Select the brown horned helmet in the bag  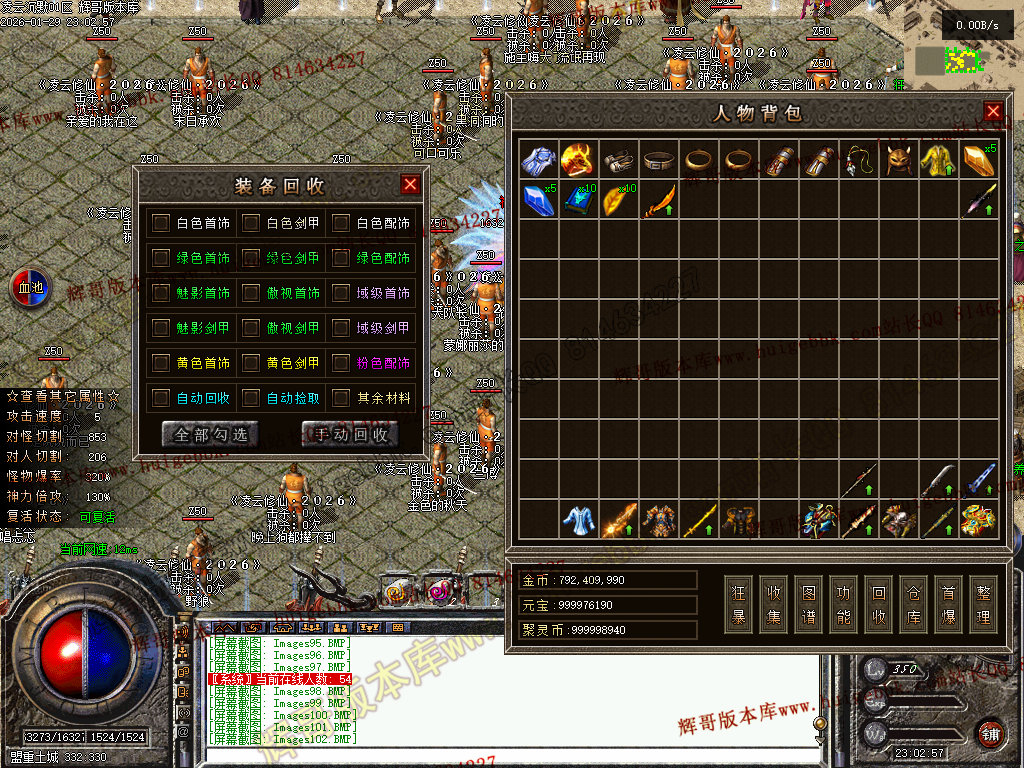(898, 160)
